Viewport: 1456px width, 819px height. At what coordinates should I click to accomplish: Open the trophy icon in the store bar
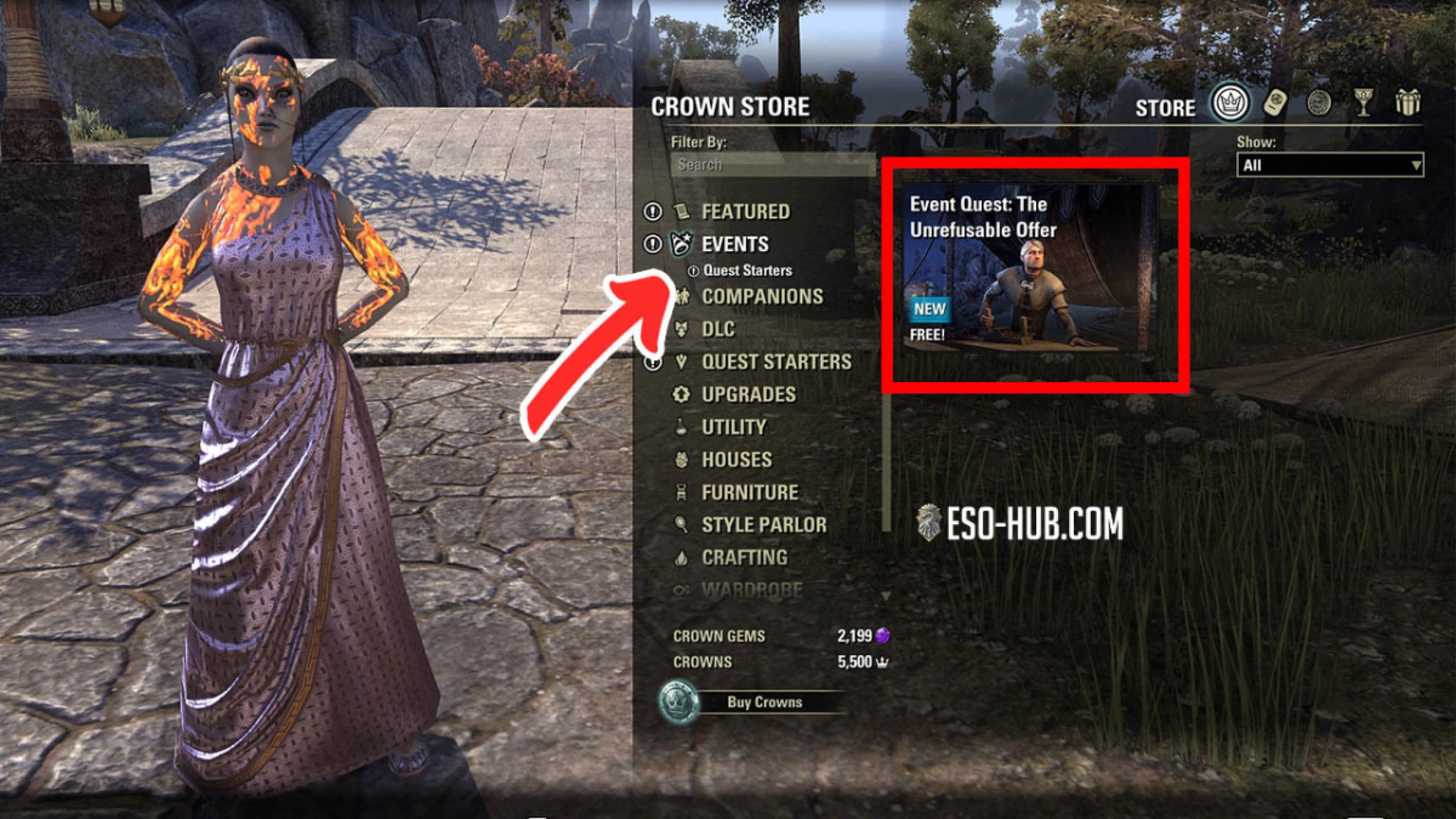pyautogui.click(x=1362, y=102)
